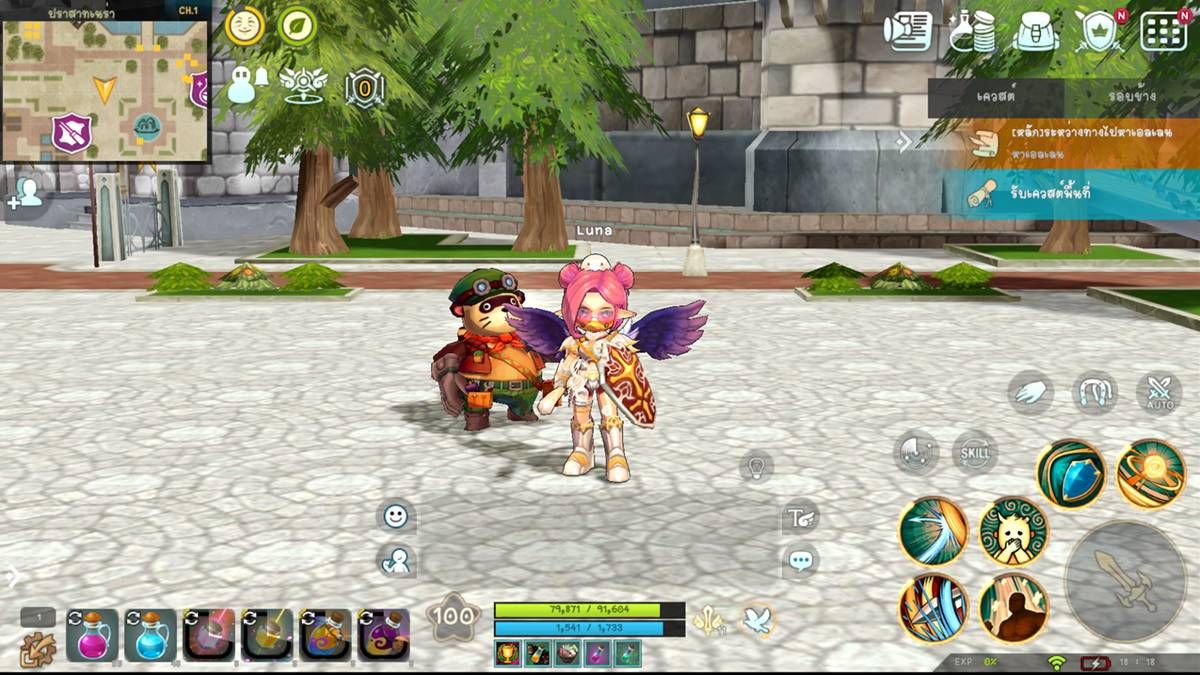Viewport: 1200px width, 675px height.
Task: Open the grid main menu icon
Action: [x=1163, y=31]
